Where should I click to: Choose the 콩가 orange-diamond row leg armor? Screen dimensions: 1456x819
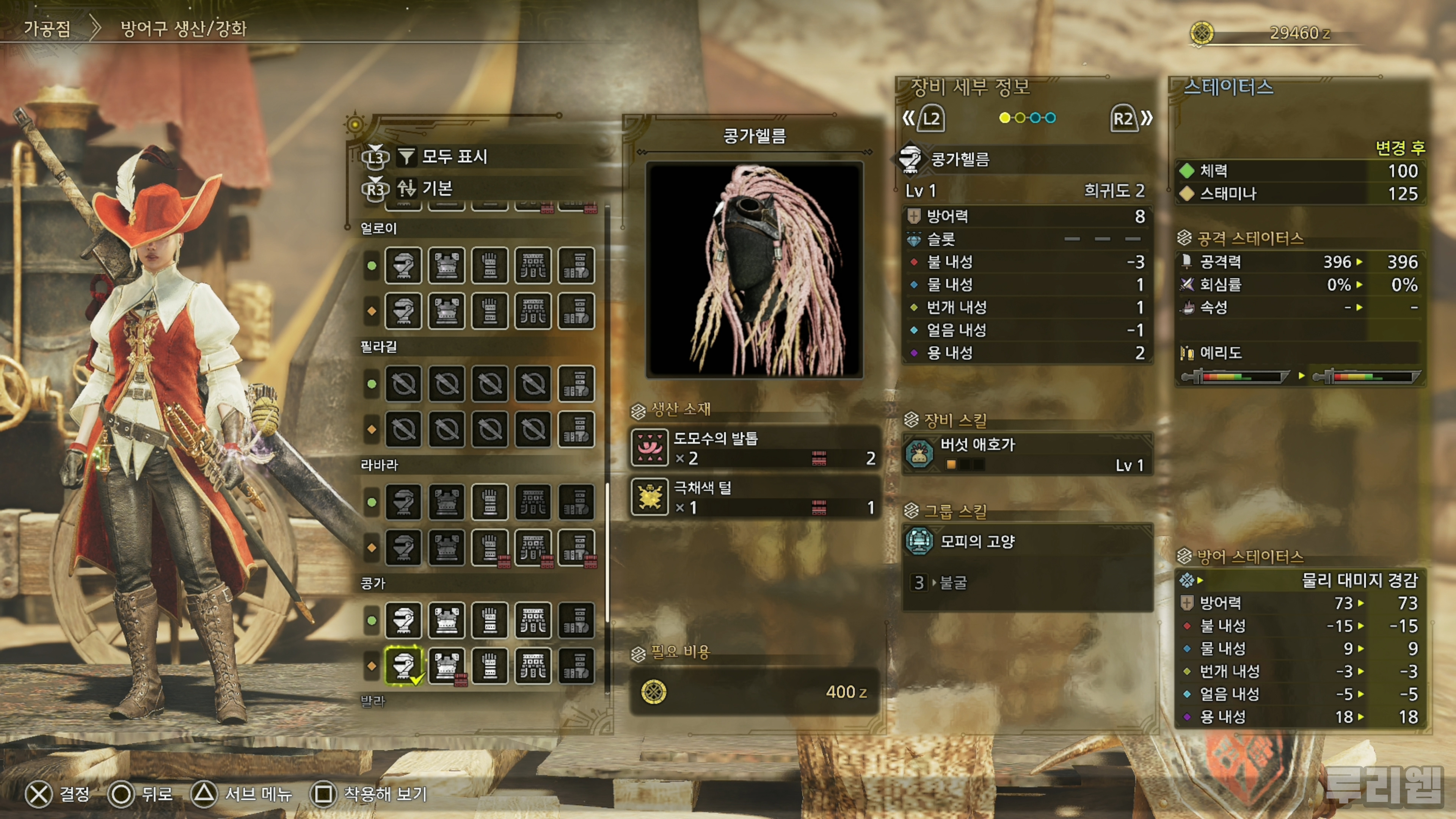pos(576,665)
